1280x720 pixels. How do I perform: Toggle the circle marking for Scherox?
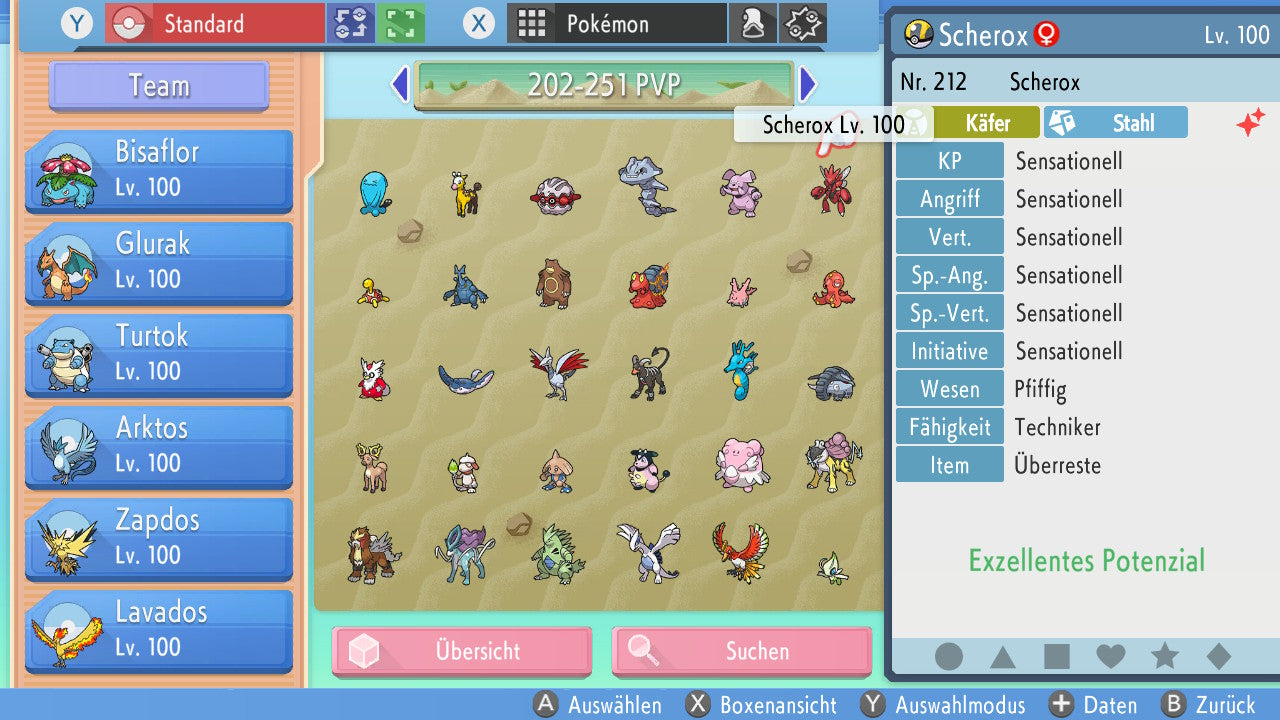tap(949, 656)
